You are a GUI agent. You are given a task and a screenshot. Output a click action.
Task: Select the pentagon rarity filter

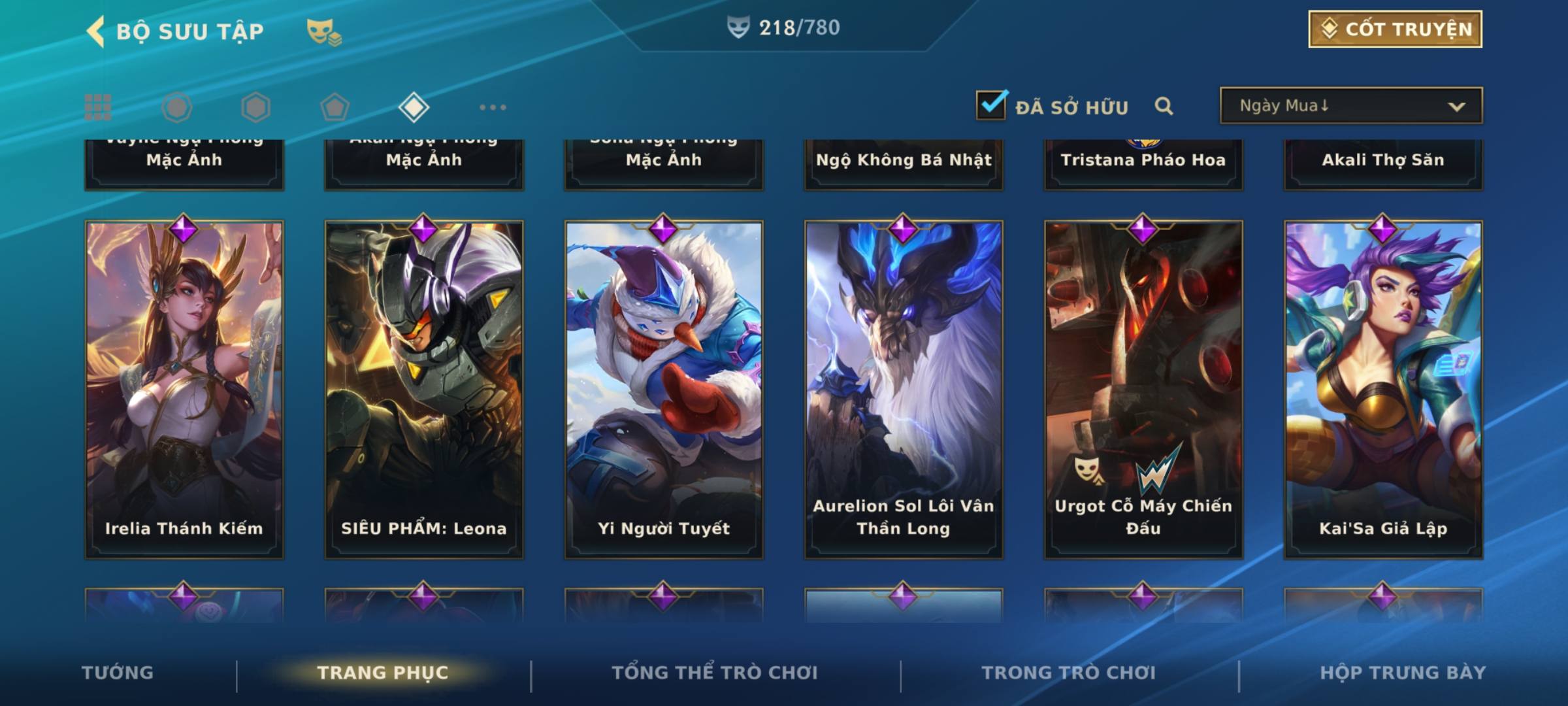pyautogui.click(x=335, y=107)
